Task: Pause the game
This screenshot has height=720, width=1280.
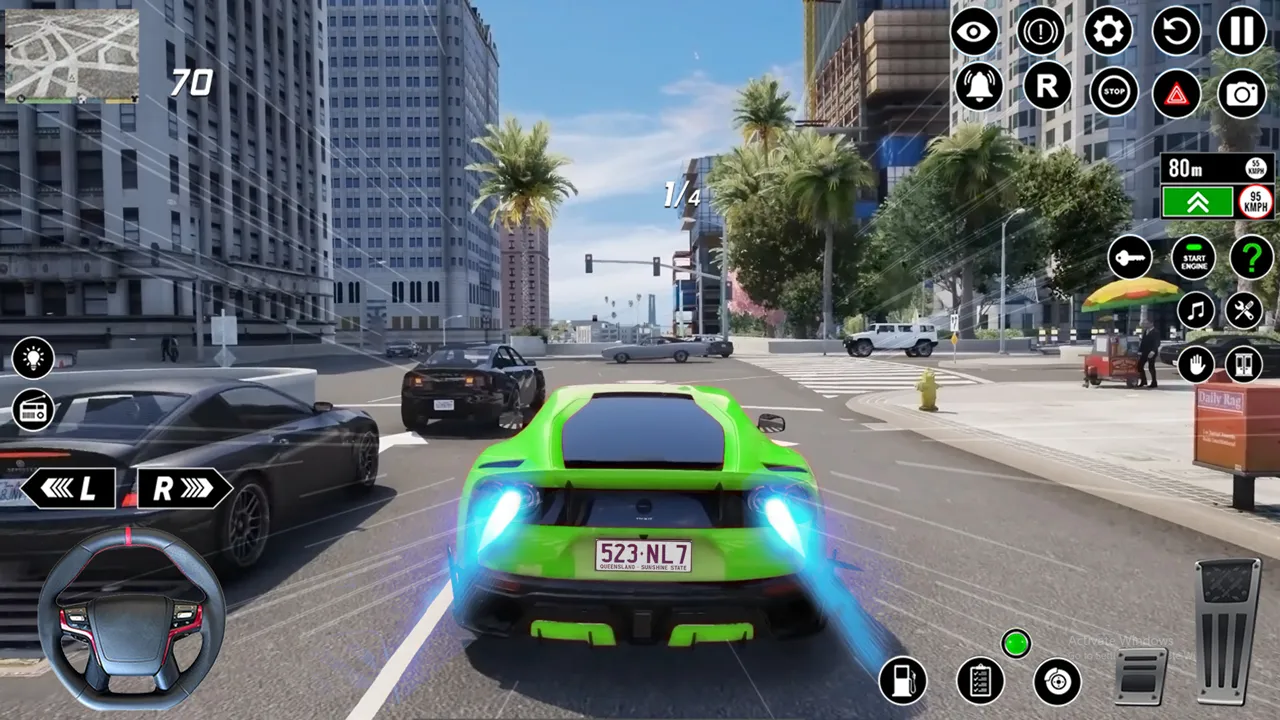Action: (1241, 33)
